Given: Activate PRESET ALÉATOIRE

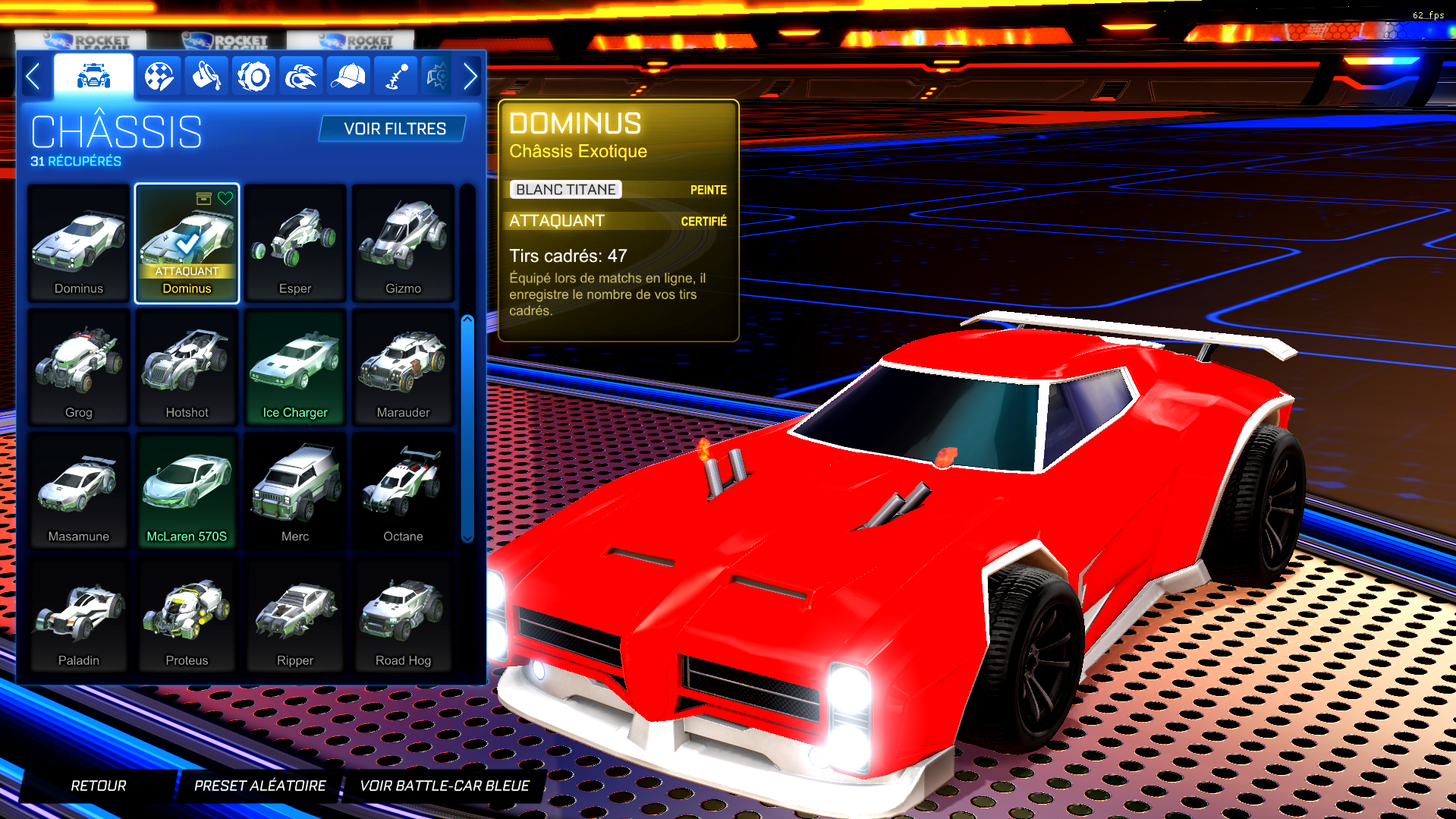Looking at the screenshot, I should (259, 786).
